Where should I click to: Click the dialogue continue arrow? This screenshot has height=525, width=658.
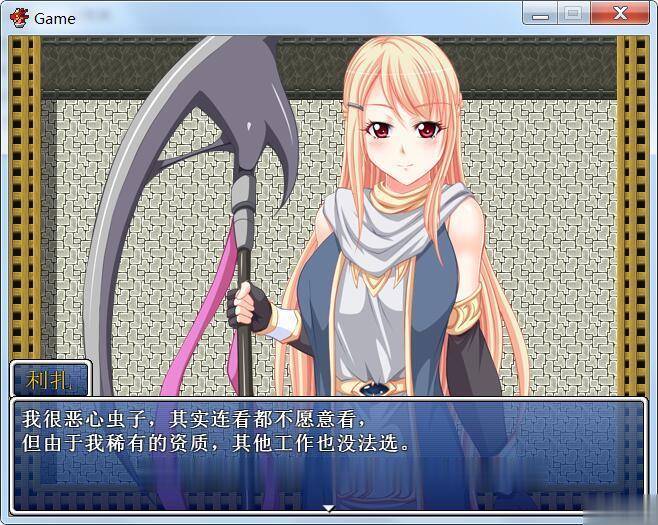click(x=328, y=507)
